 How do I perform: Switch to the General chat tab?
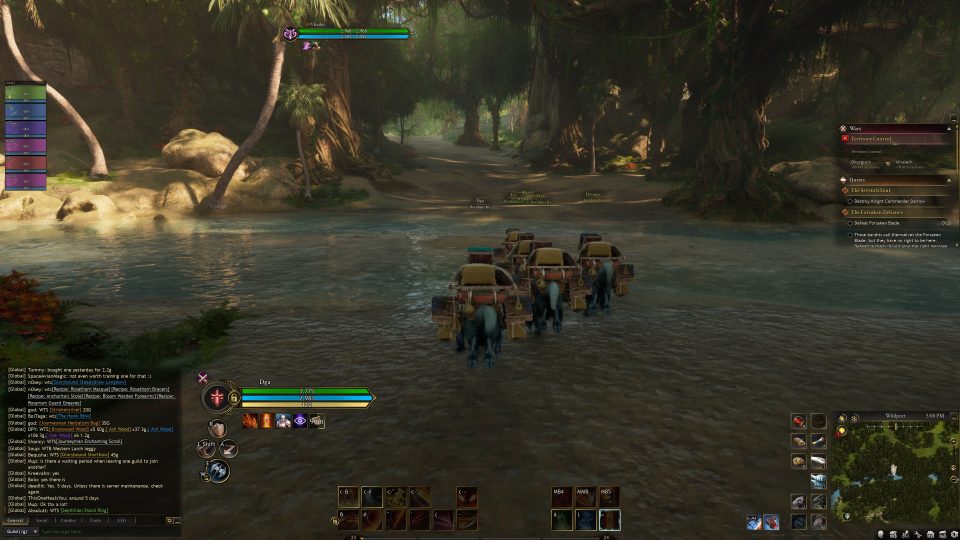(x=15, y=521)
